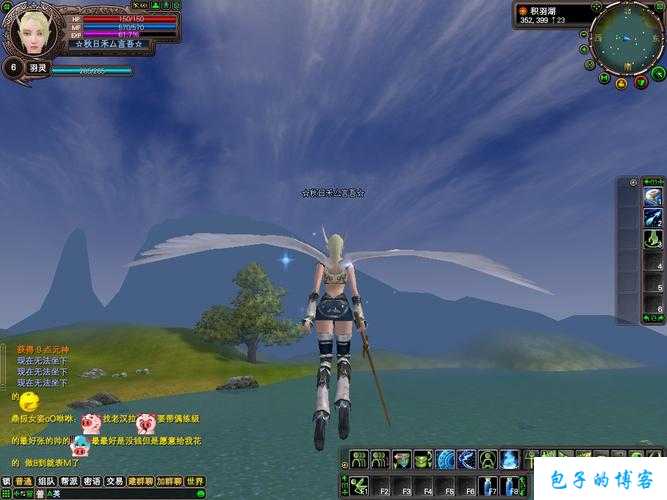
Task: Activate the blue meditating figure skill
Action: coord(510,459)
